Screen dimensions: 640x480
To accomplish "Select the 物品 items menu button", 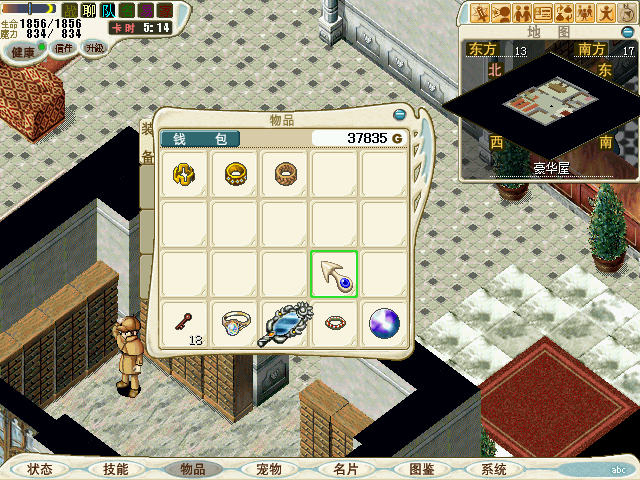I will [x=192, y=468].
